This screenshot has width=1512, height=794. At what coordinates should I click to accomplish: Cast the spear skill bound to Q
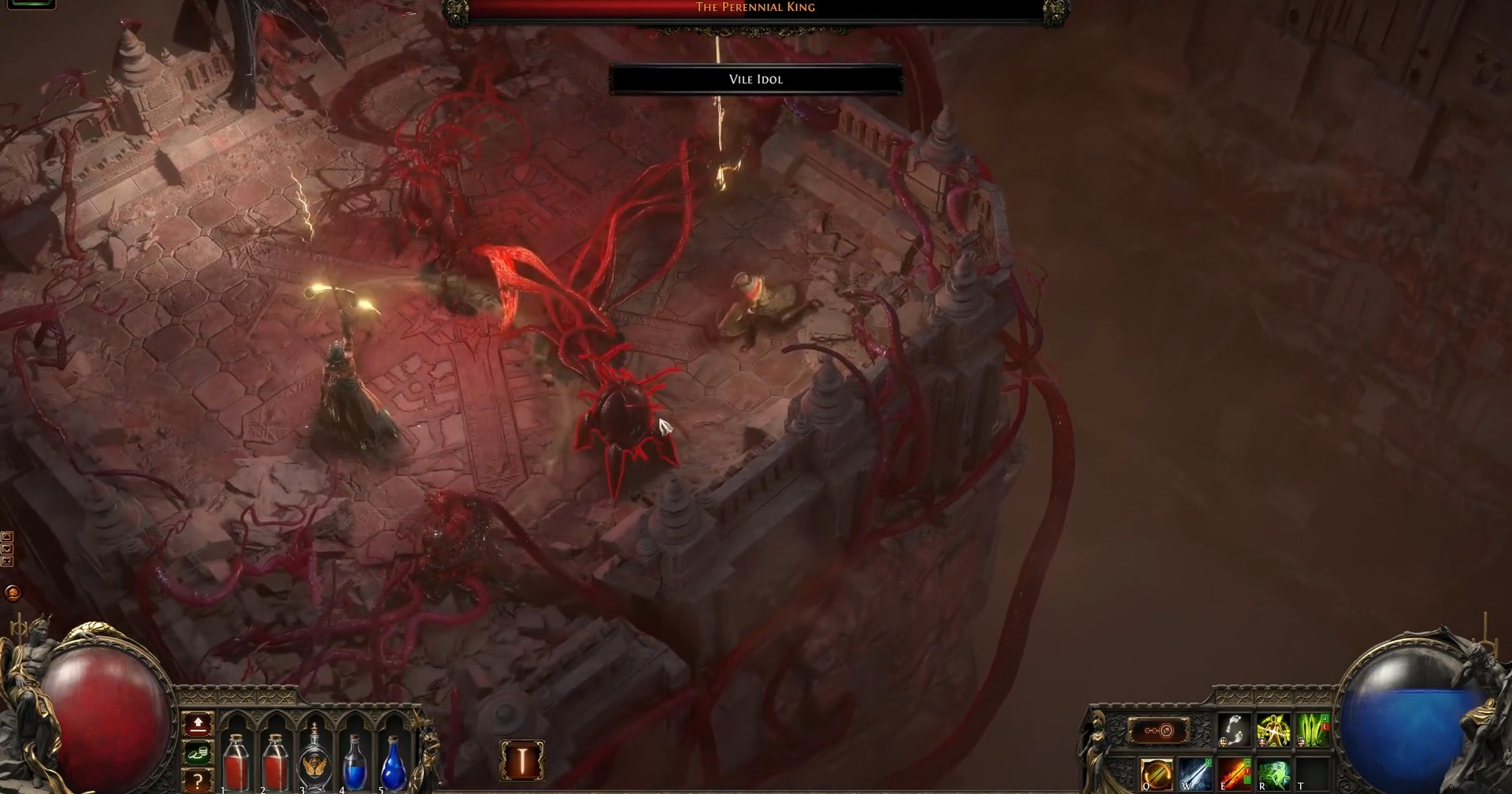pos(1156,772)
